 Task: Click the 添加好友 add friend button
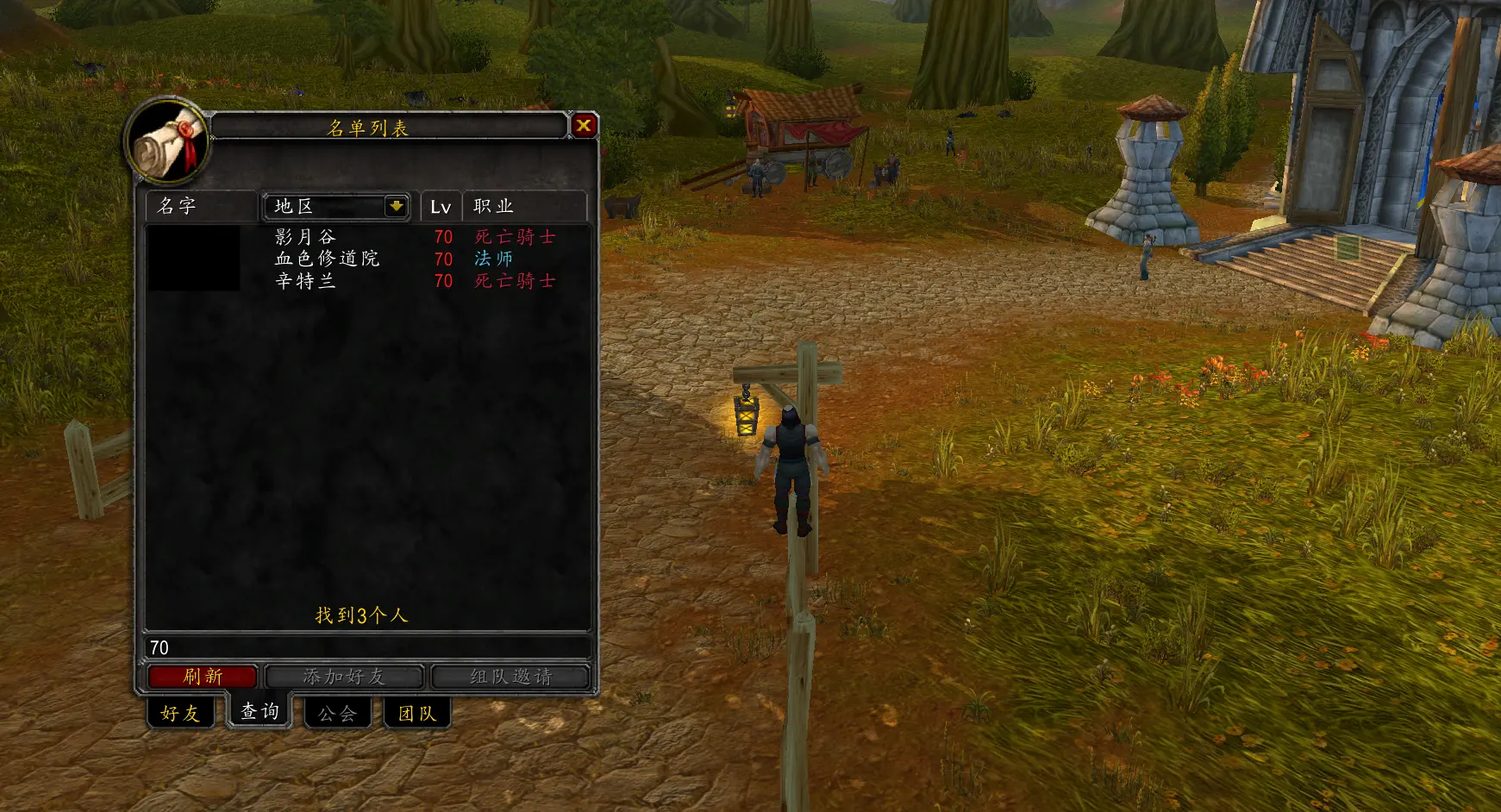tap(344, 677)
